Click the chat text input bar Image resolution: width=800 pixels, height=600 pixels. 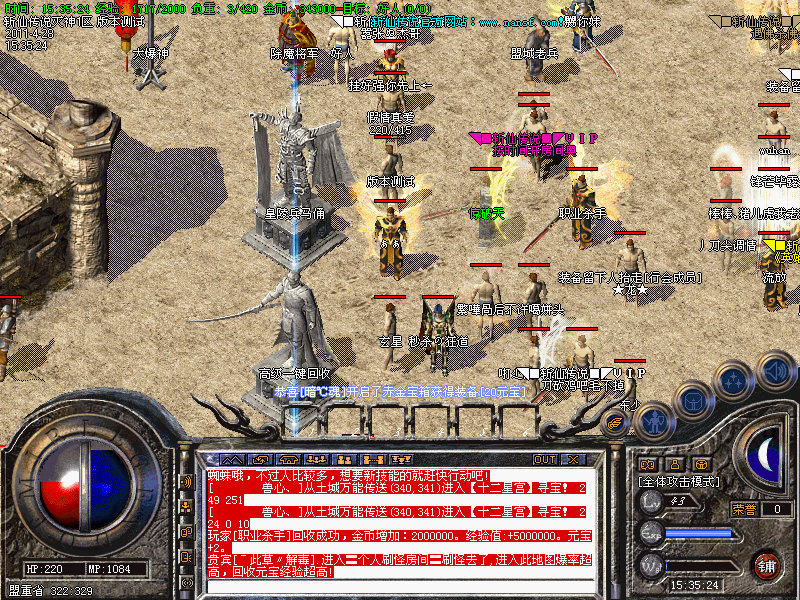(x=400, y=586)
